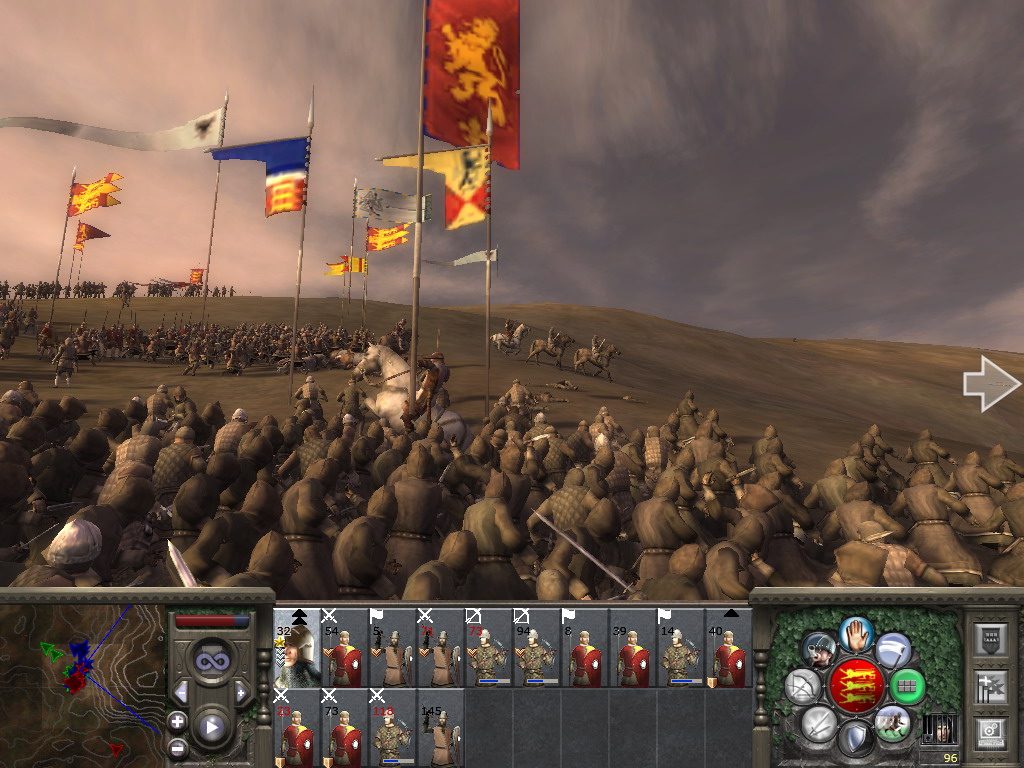The width and height of the screenshot is (1024, 768).
Task: Zoom out the minimap with the minus button
Action: tap(177, 746)
